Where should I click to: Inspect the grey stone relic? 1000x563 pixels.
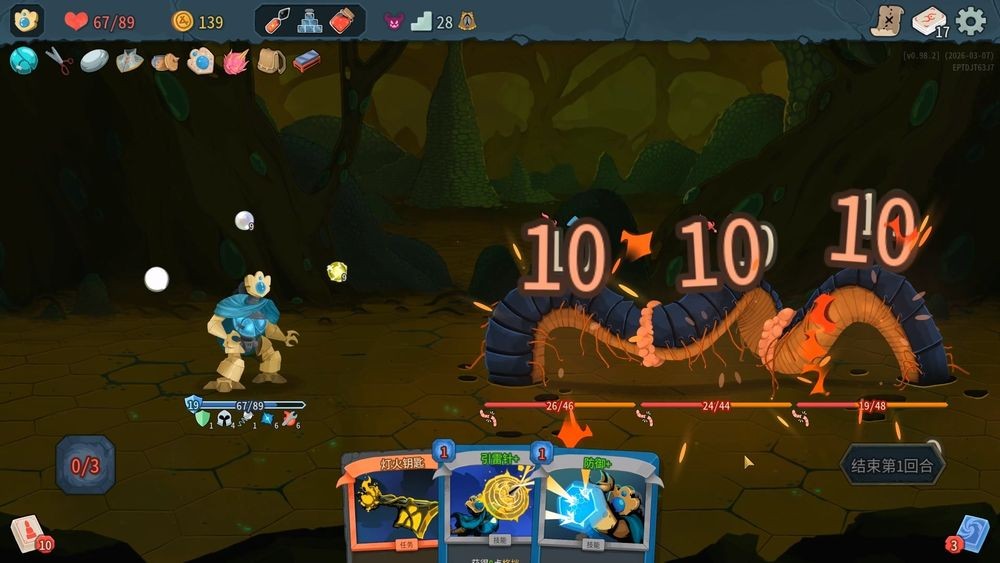click(95, 61)
